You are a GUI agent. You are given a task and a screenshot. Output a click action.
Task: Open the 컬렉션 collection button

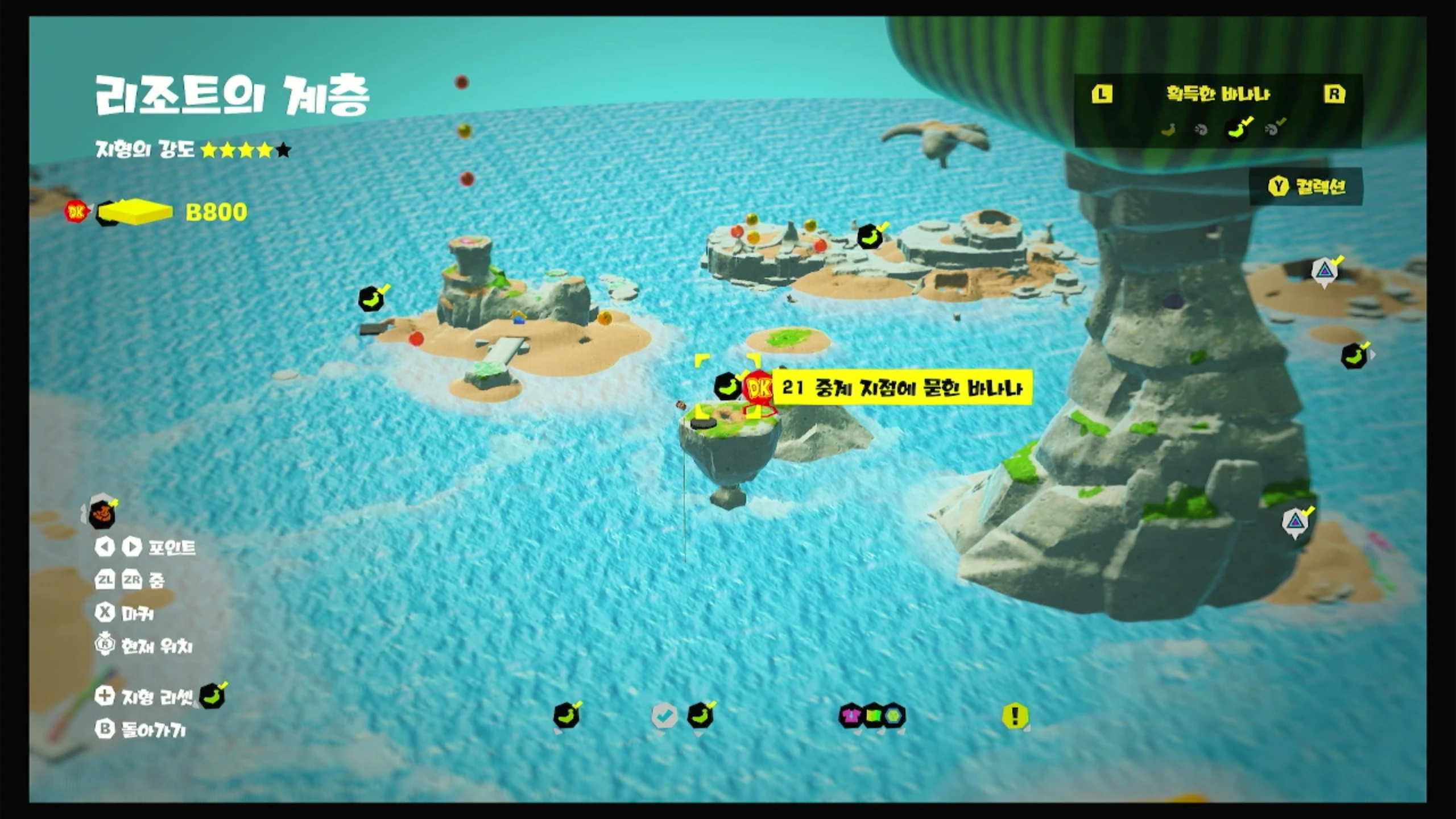[1307, 187]
